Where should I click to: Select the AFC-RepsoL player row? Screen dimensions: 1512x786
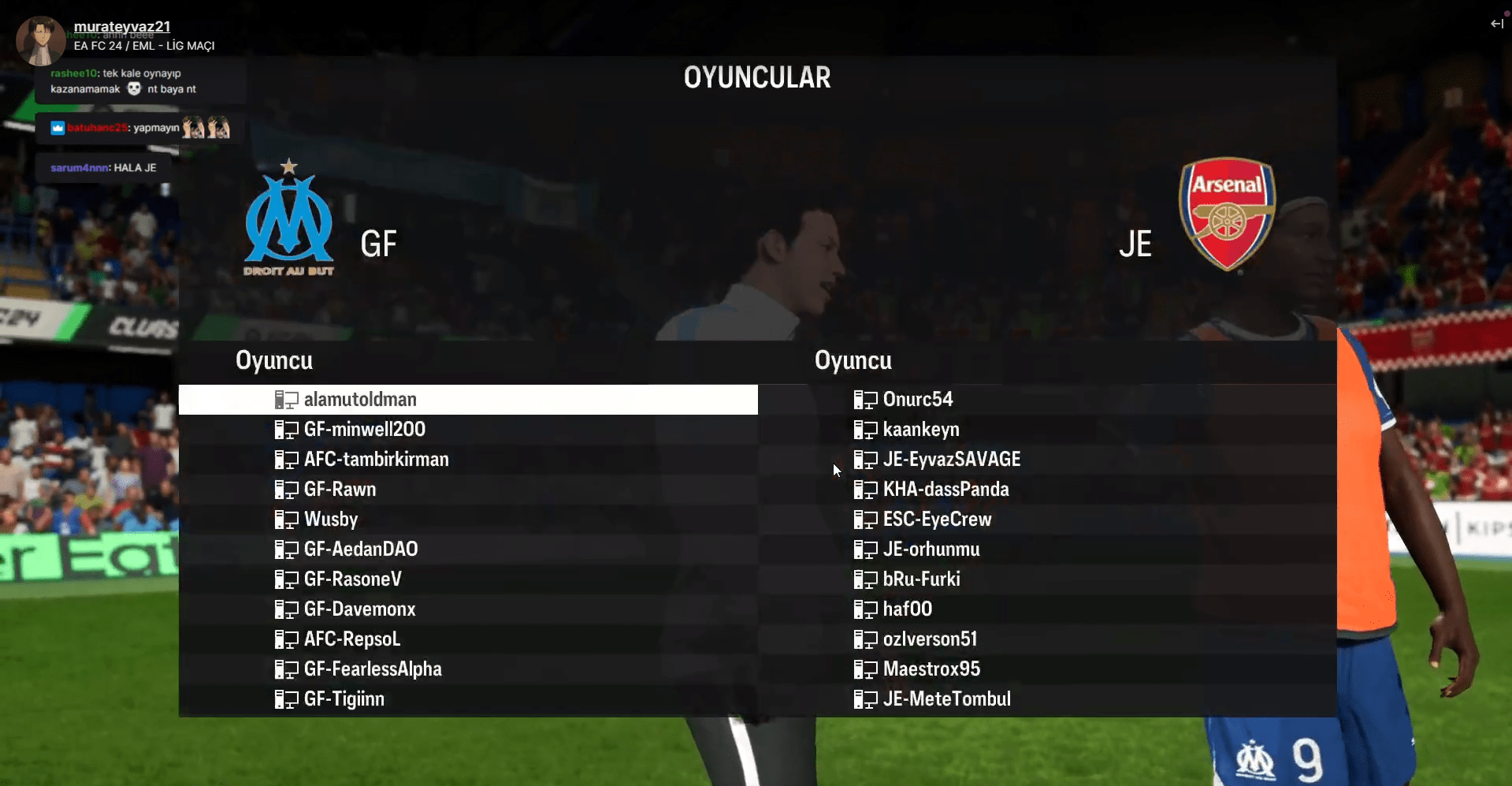351,639
